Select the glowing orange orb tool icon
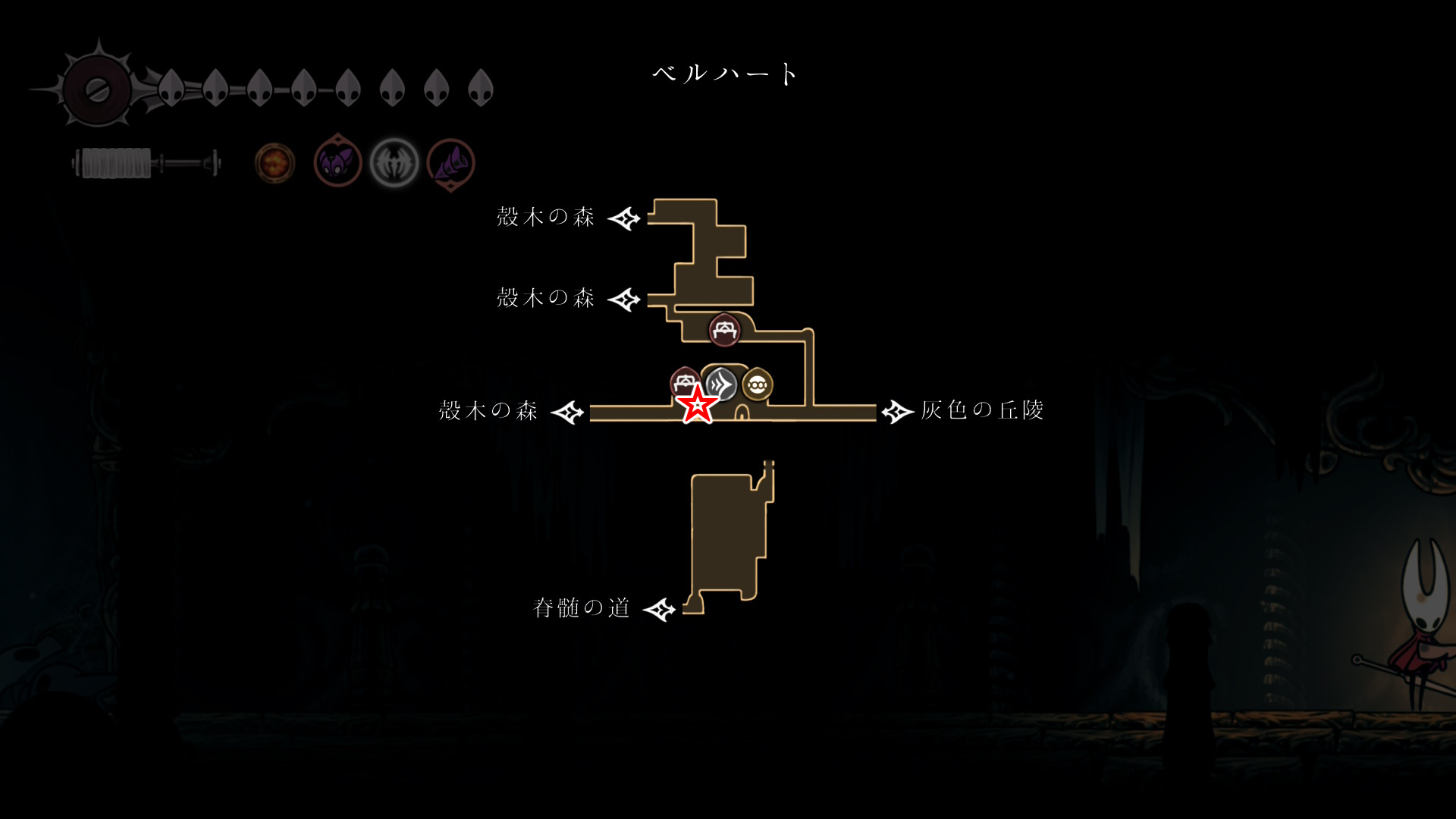This screenshot has width=1456, height=819. 275,162
